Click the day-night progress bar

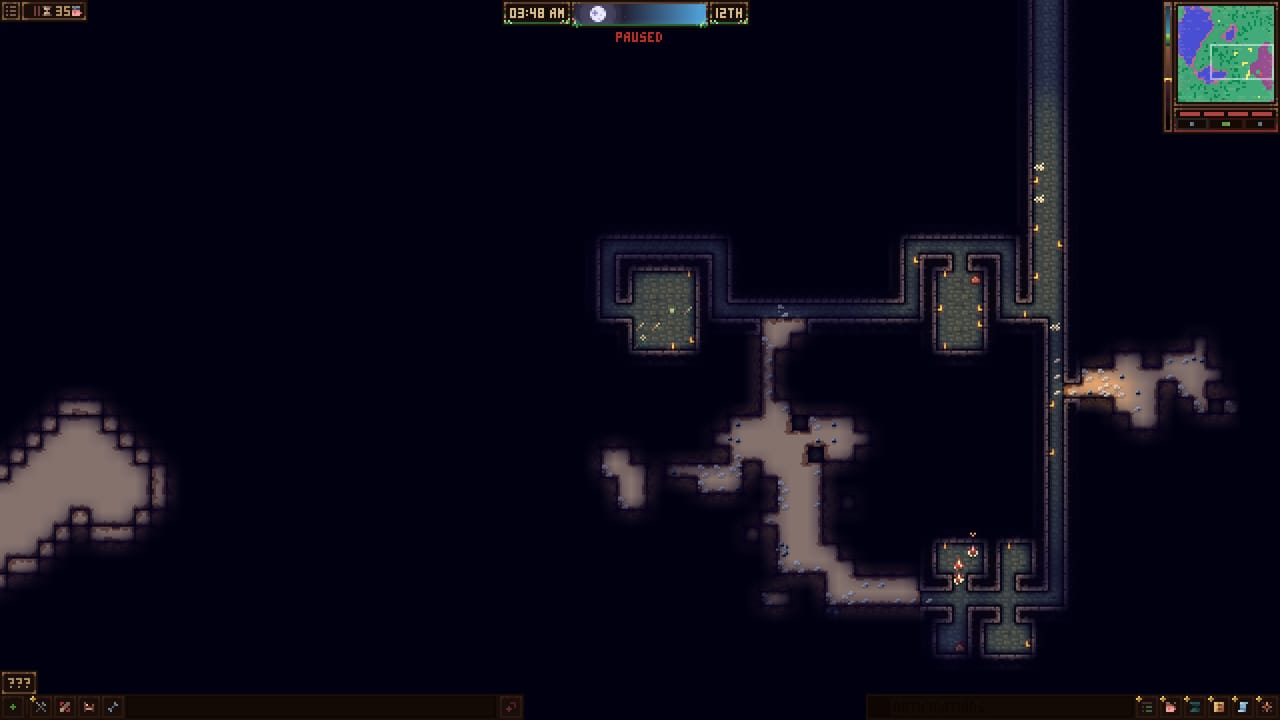(640, 14)
